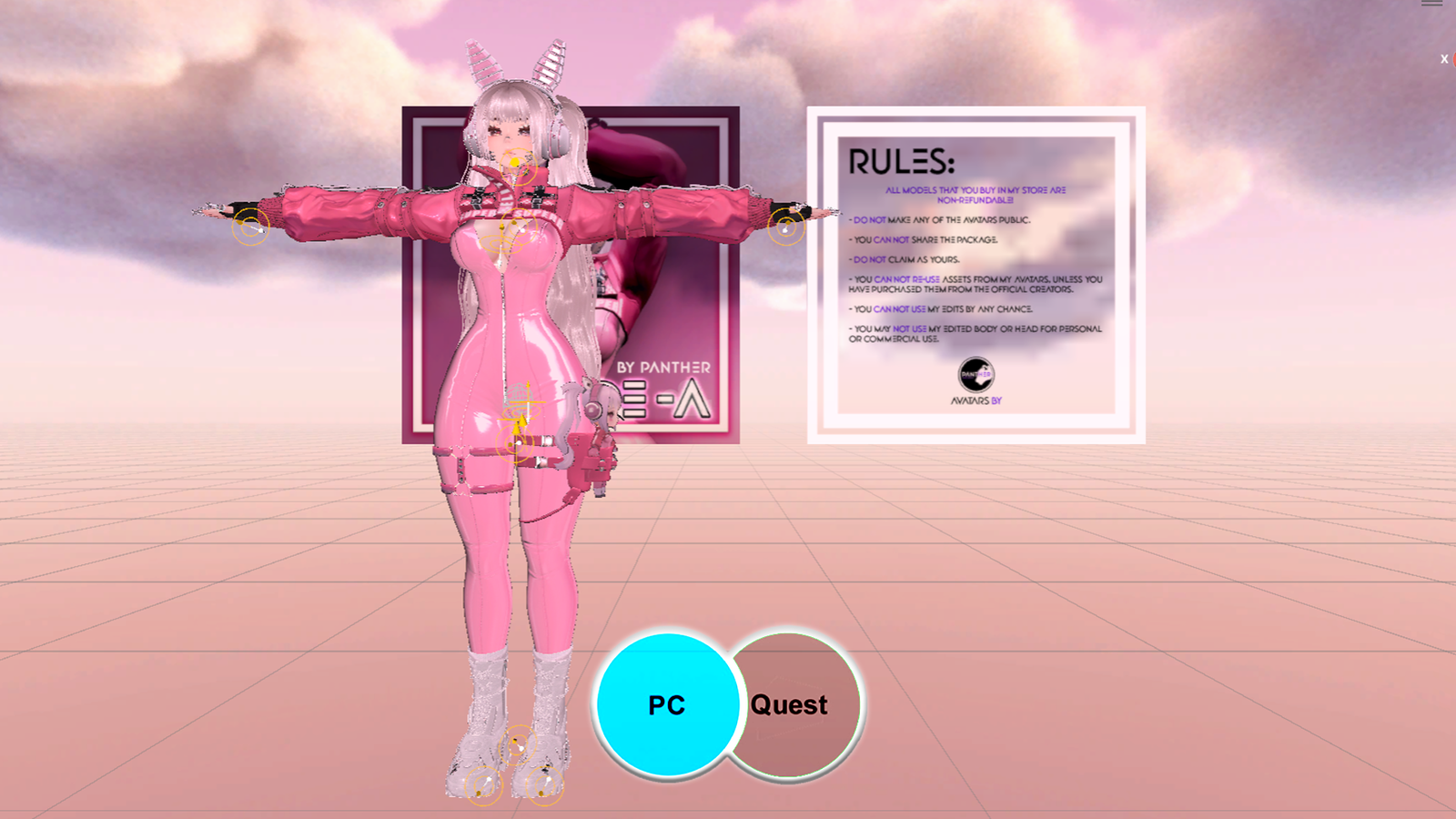Viewport: 1456px width, 819px height.
Task: Open the hamburger menu in the corner
Action: pos(1431,4)
